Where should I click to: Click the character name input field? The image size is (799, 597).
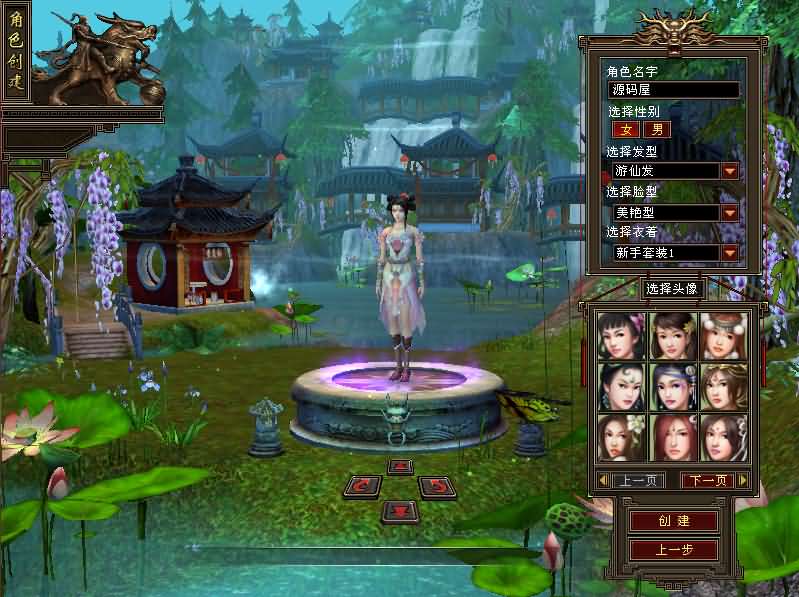pyautogui.click(x=673, y=90)
